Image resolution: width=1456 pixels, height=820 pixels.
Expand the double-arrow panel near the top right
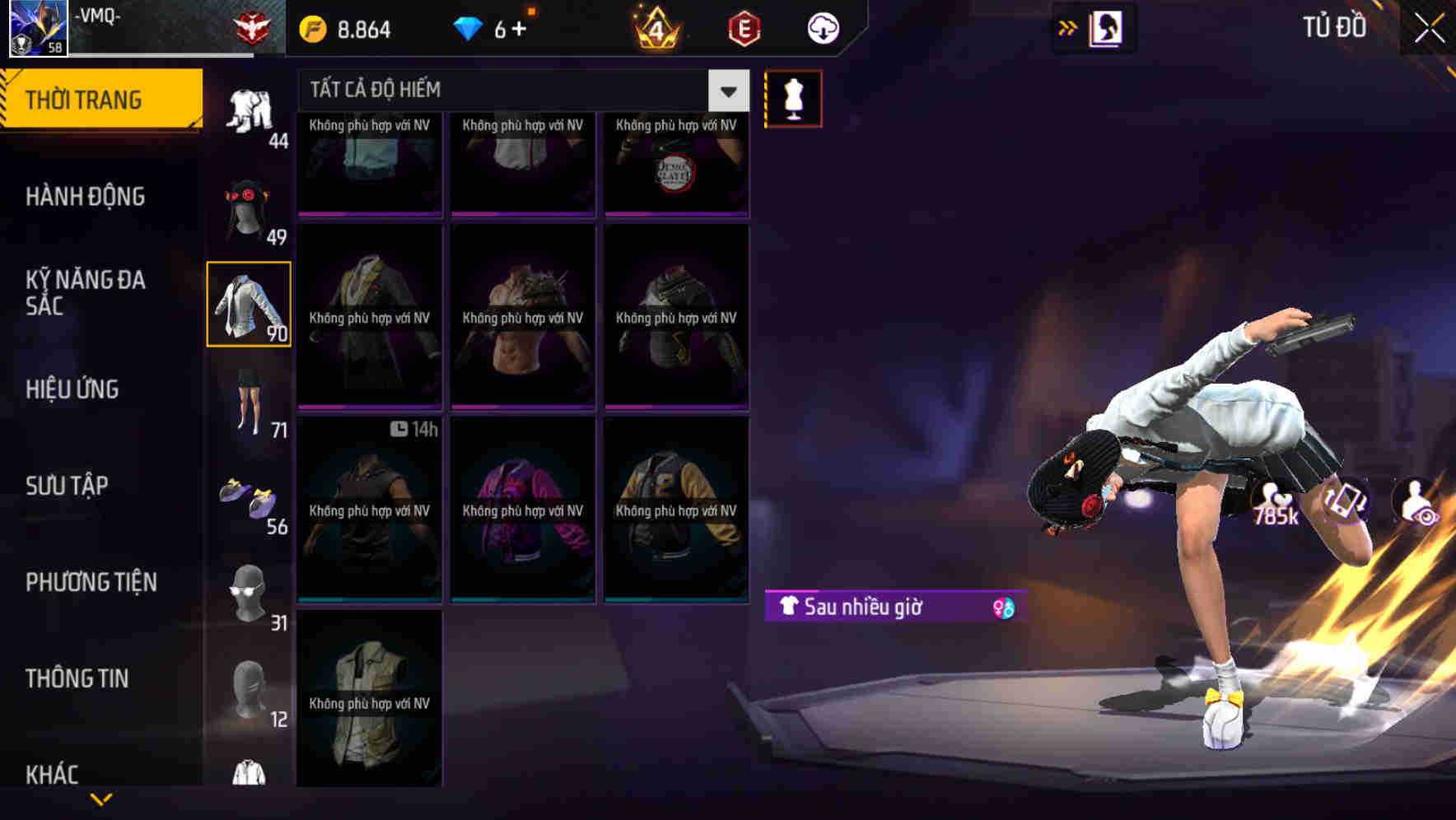tap(1066, 27)
